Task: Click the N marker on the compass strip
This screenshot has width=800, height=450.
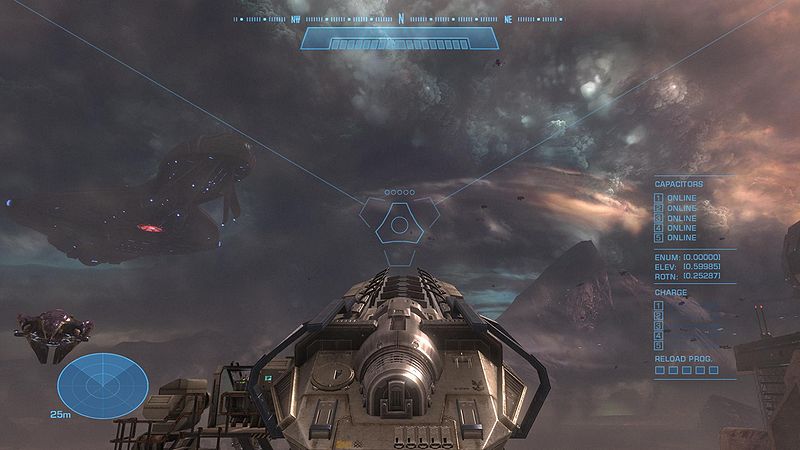Action: [401, 18]
